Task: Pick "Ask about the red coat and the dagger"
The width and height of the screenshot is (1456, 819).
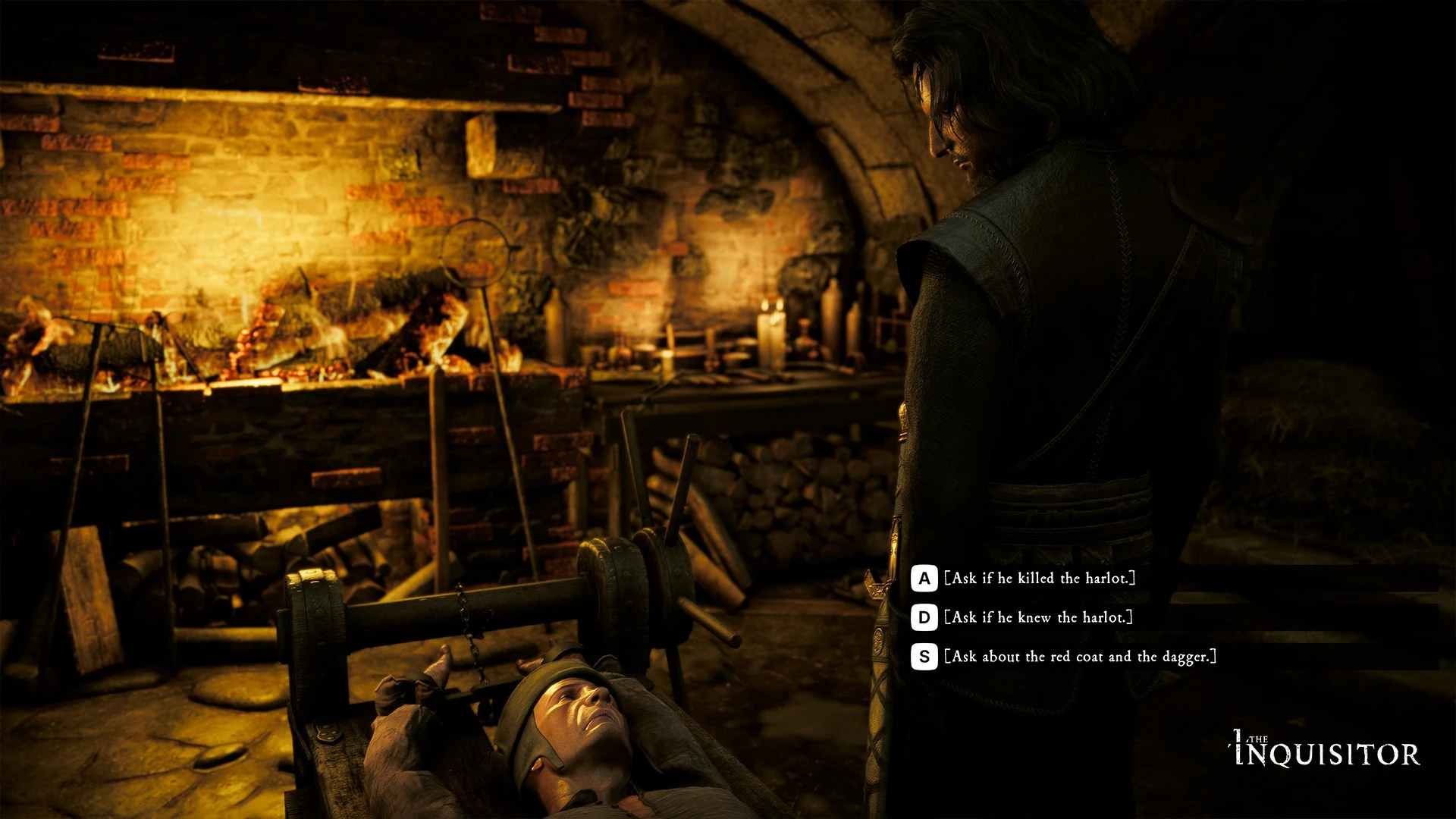Action: 1080,657
